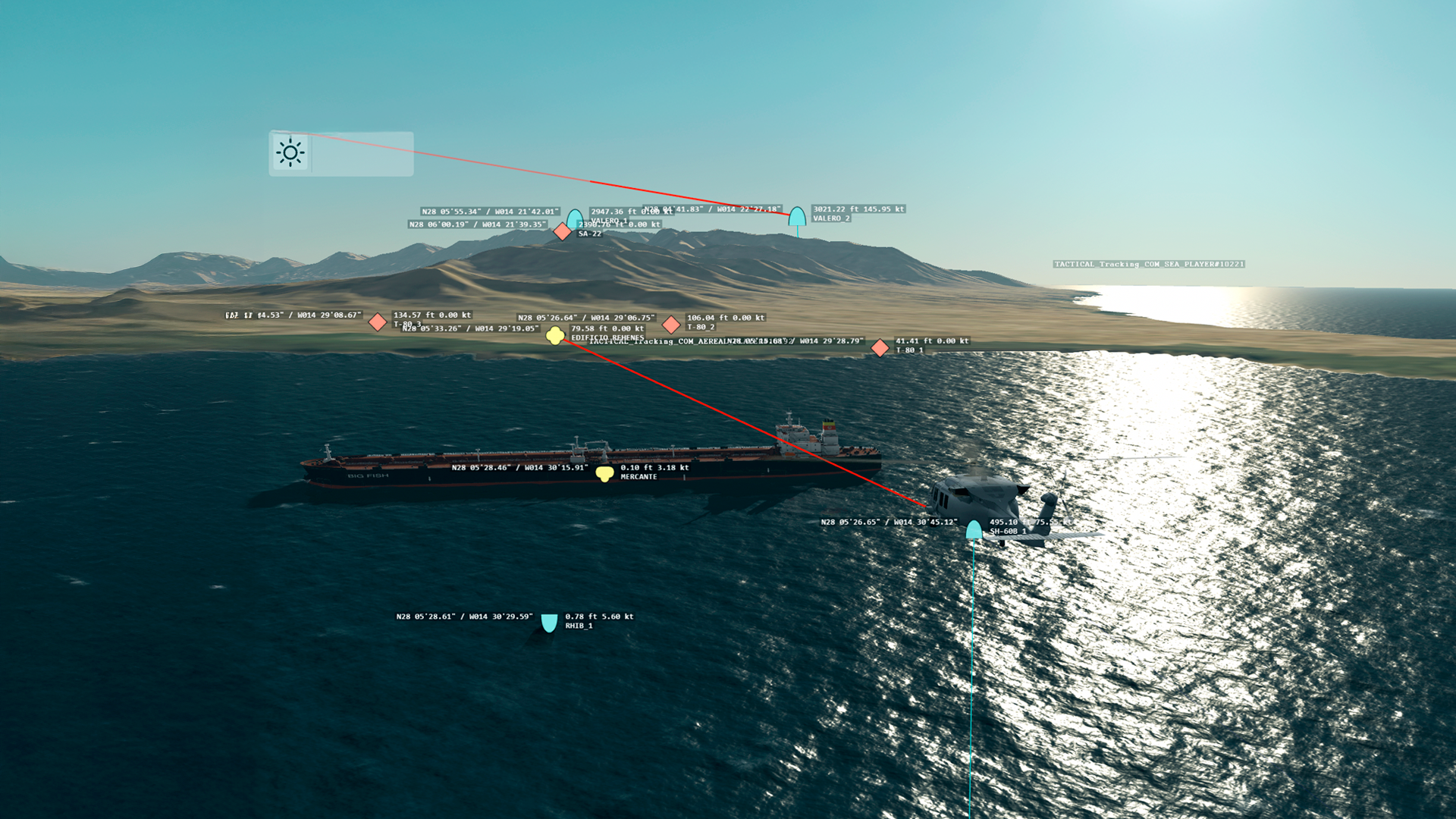Select the MERCANTE ship's yellow marker
The height and width of the screenshot is (819, 1456).
tap(604, 474)
